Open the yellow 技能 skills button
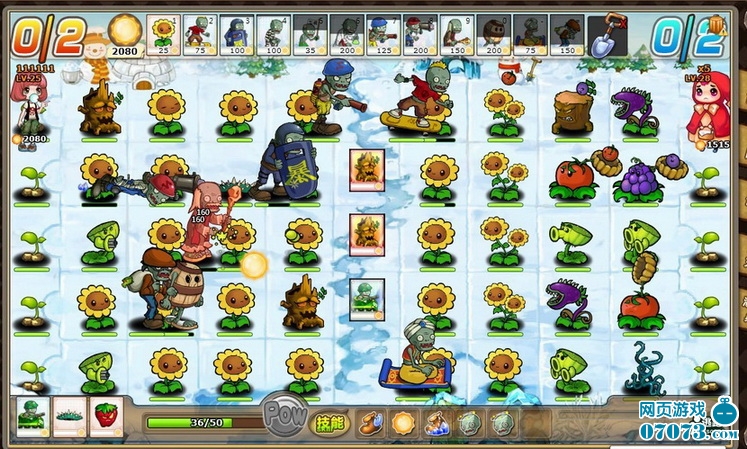 (x=330, y=423)
